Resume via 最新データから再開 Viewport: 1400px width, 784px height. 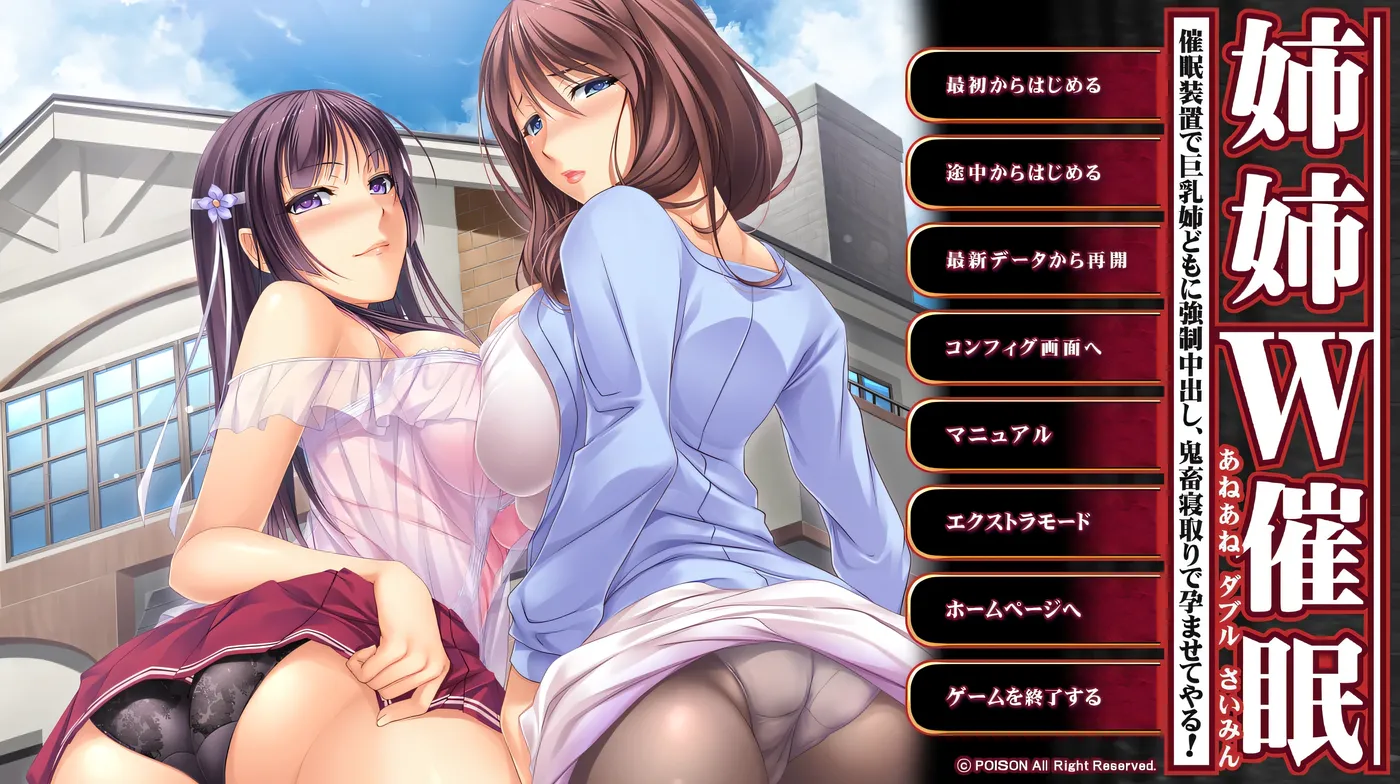(x=1023, y=260)
